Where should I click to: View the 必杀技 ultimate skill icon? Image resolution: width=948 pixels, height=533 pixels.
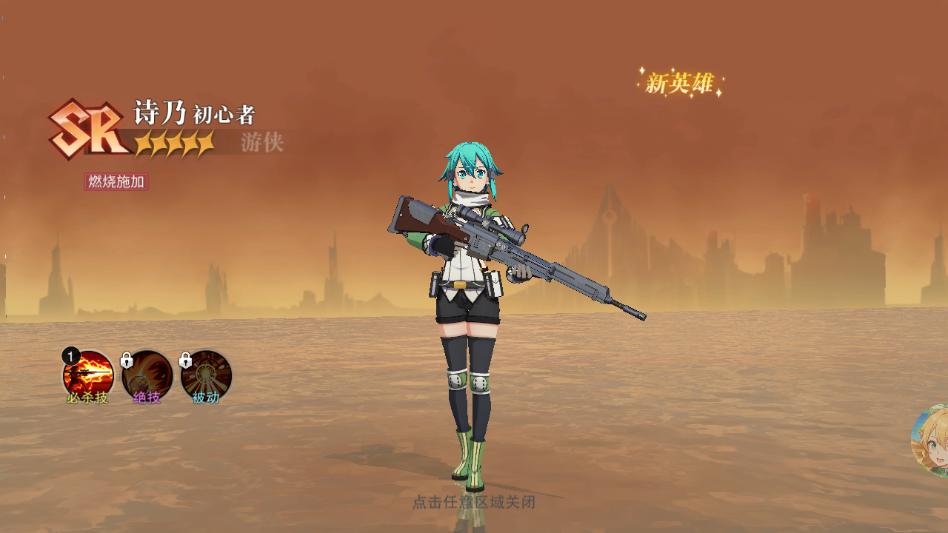click(88, 375)
